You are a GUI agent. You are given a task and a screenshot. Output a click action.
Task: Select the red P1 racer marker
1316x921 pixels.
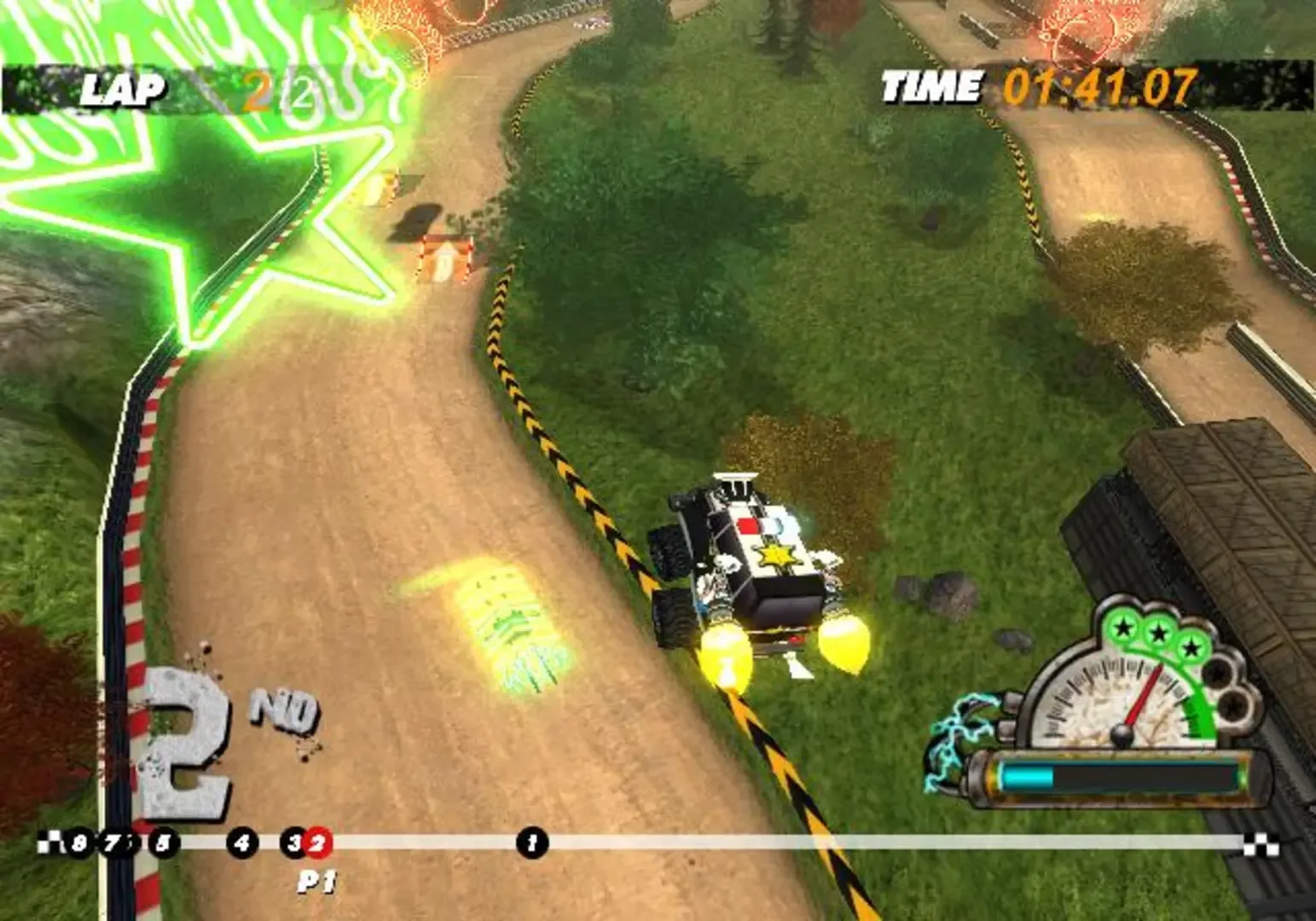pyautogui.click(x=317, y=843)
